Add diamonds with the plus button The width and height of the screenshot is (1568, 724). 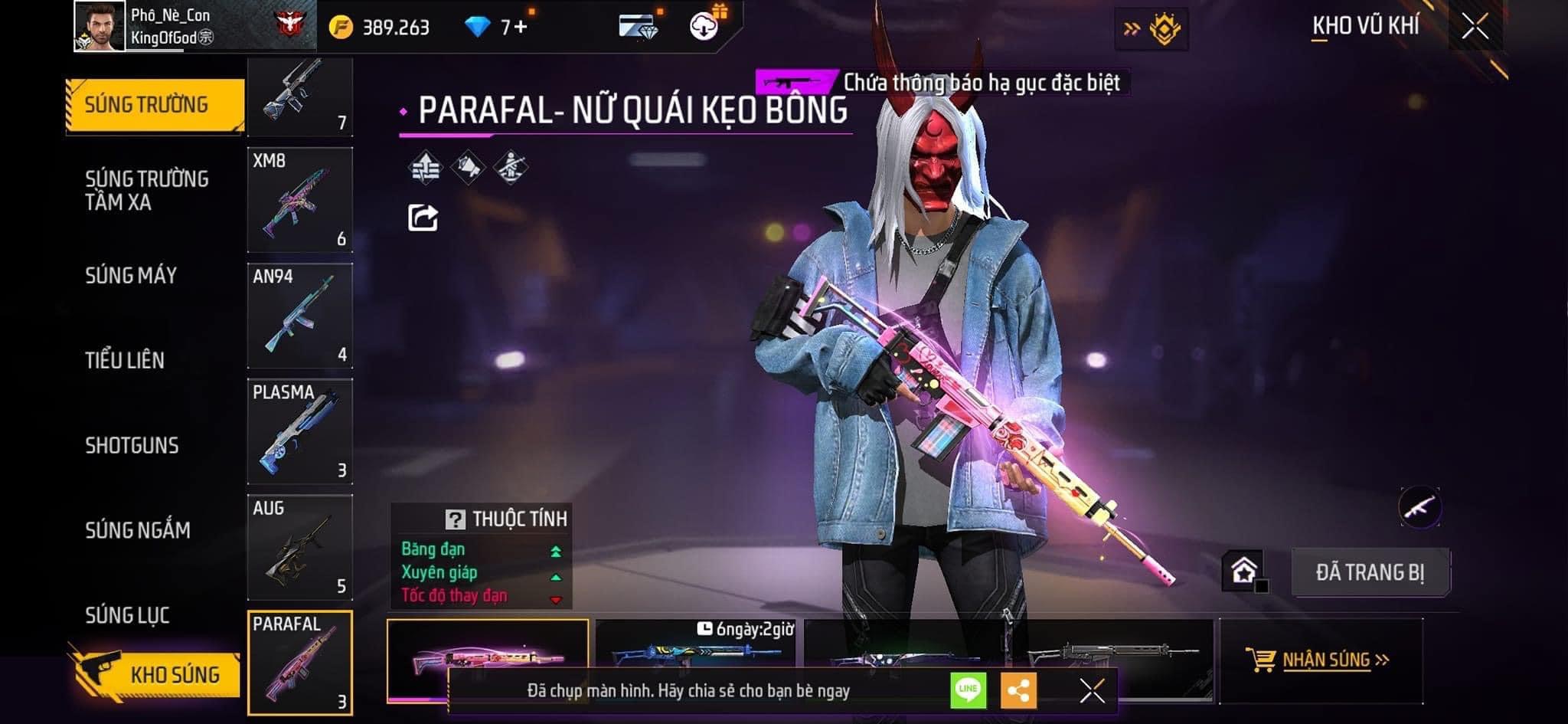(521, 28)
